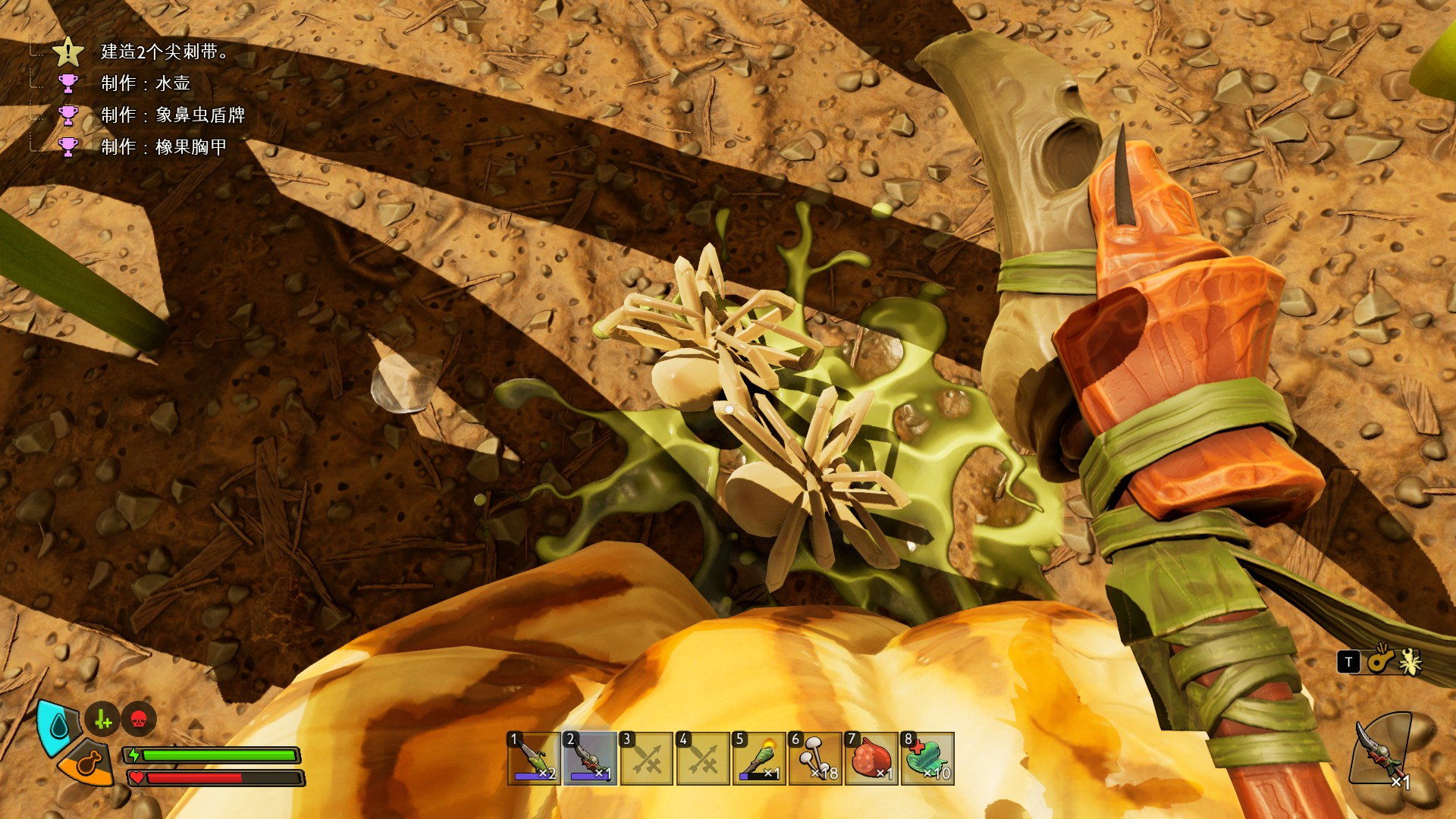
Task: Click the ant pet icon
Action: (x=1410, y=662)
